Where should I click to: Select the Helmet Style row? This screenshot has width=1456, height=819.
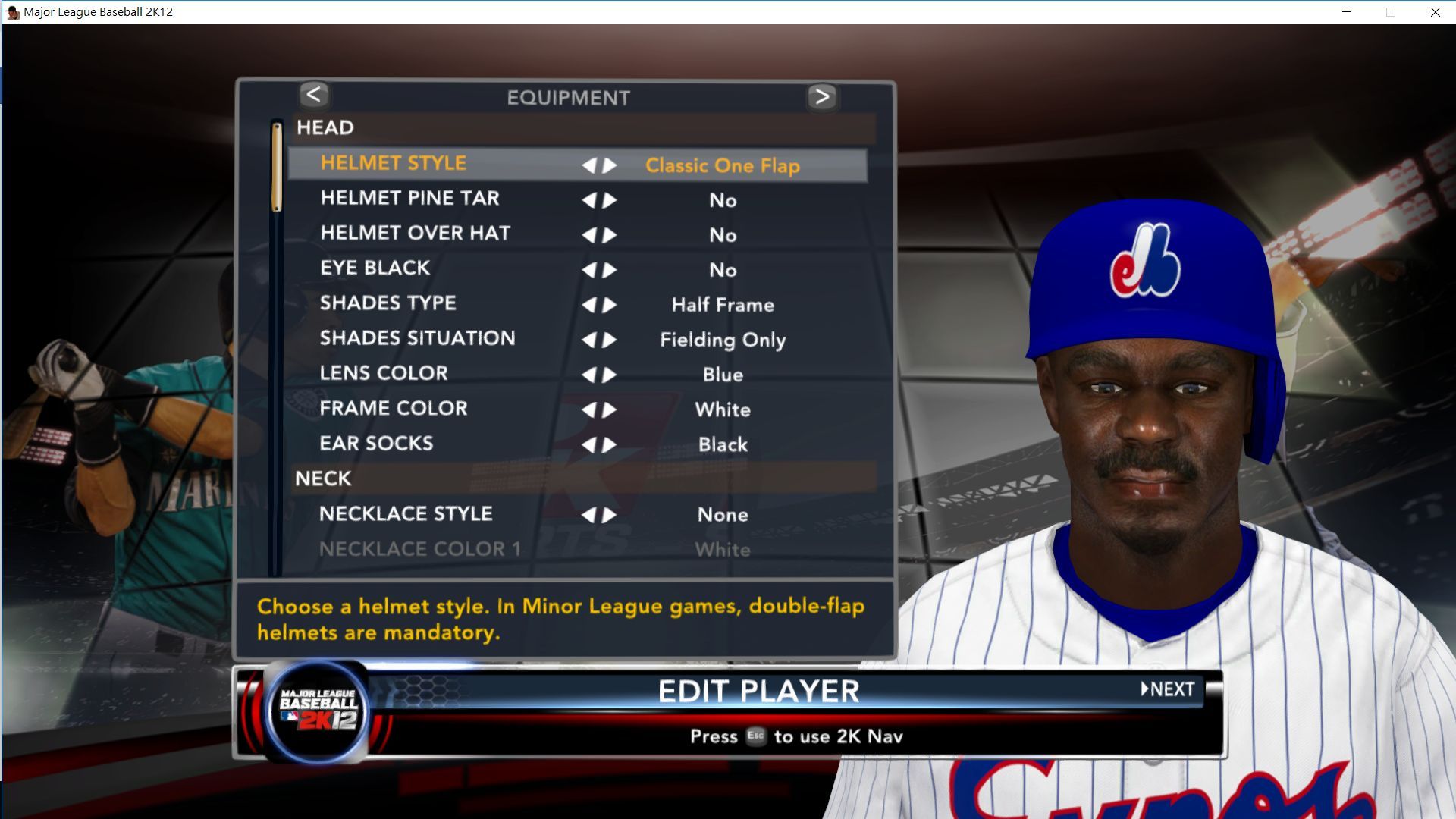[393, 164]
